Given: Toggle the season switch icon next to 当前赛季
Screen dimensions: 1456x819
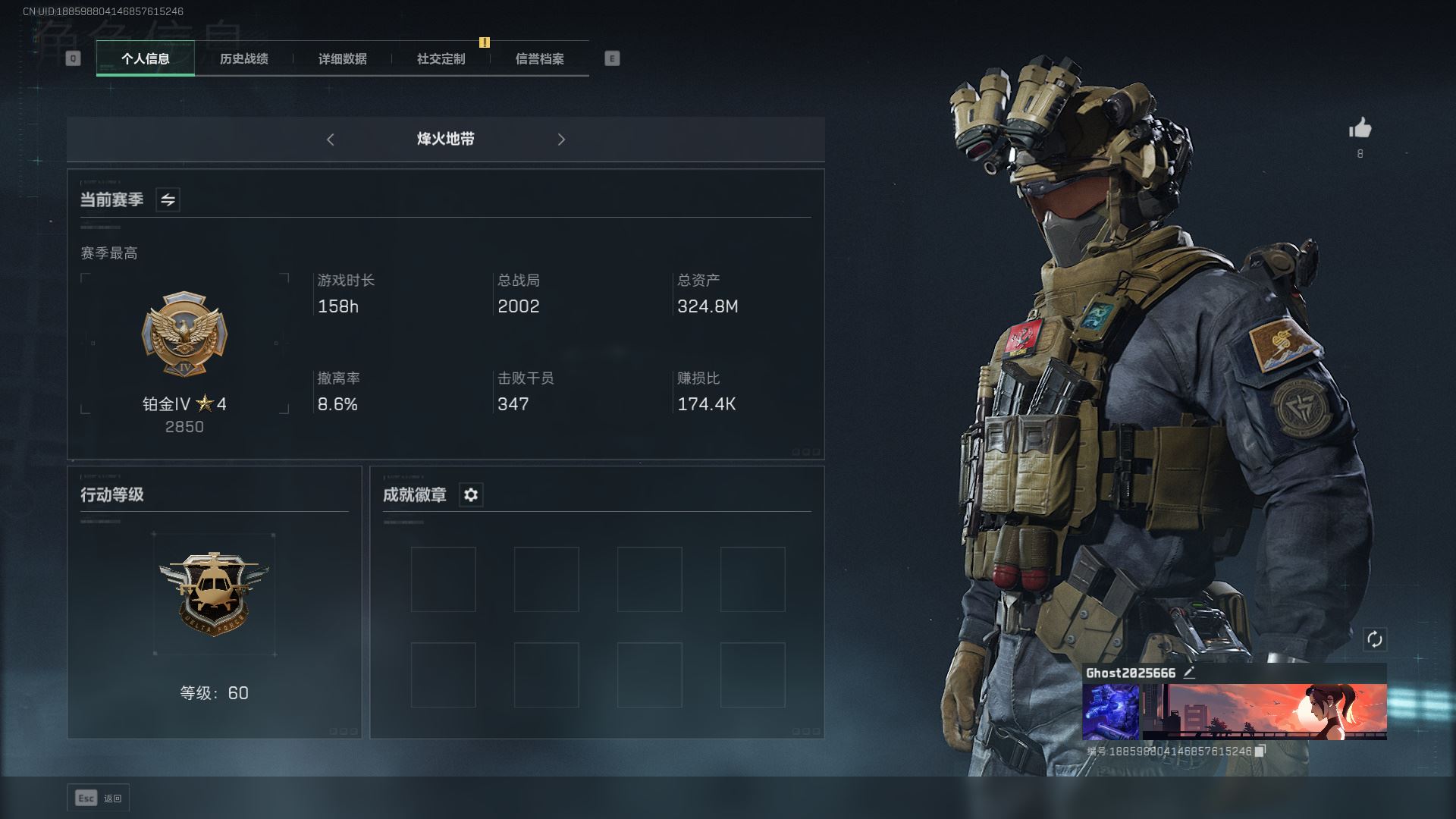Looking at the screenshot, I should point(168,199).
